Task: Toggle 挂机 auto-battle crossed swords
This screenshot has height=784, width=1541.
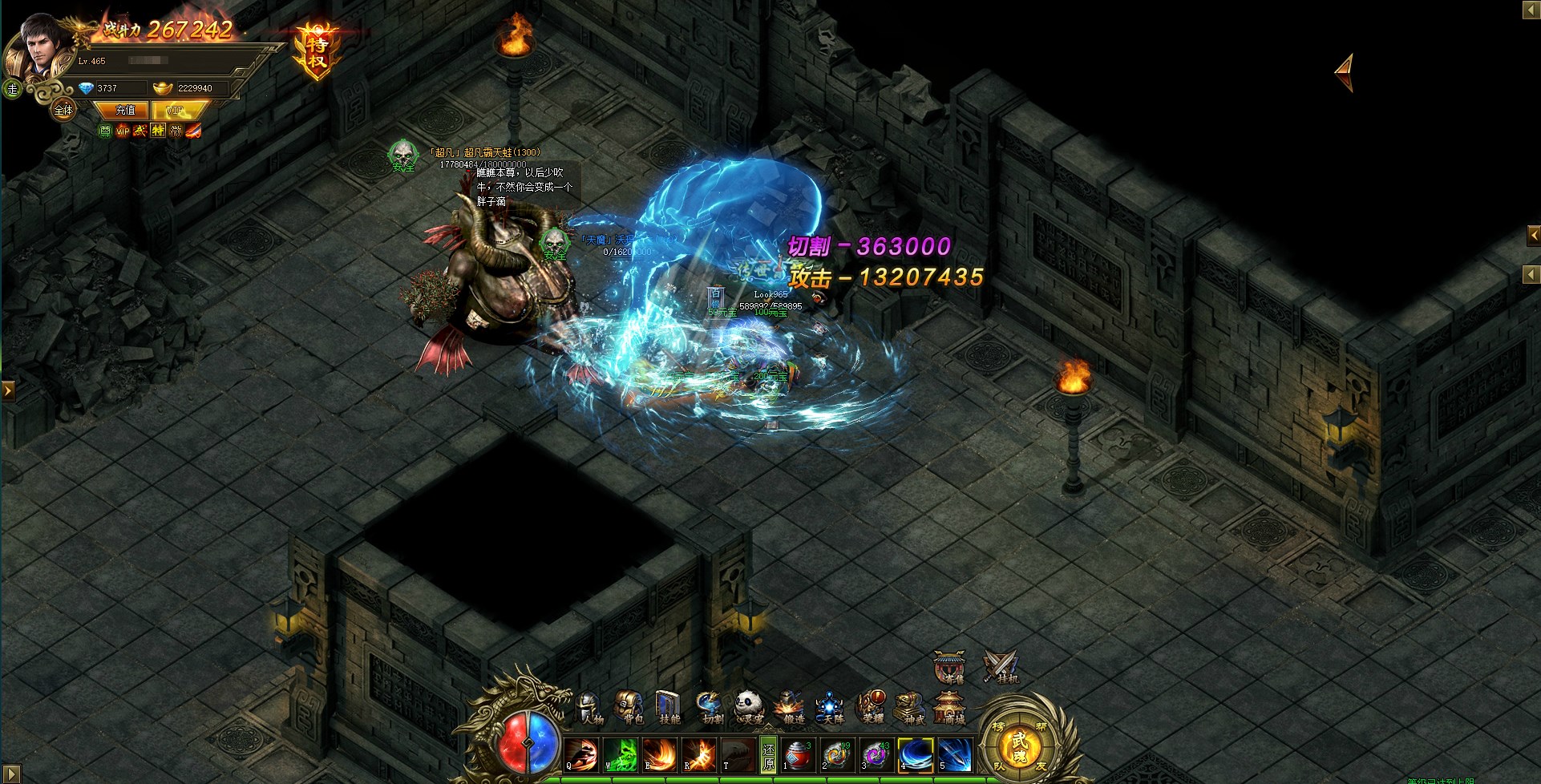Action: coord(1001,667)
